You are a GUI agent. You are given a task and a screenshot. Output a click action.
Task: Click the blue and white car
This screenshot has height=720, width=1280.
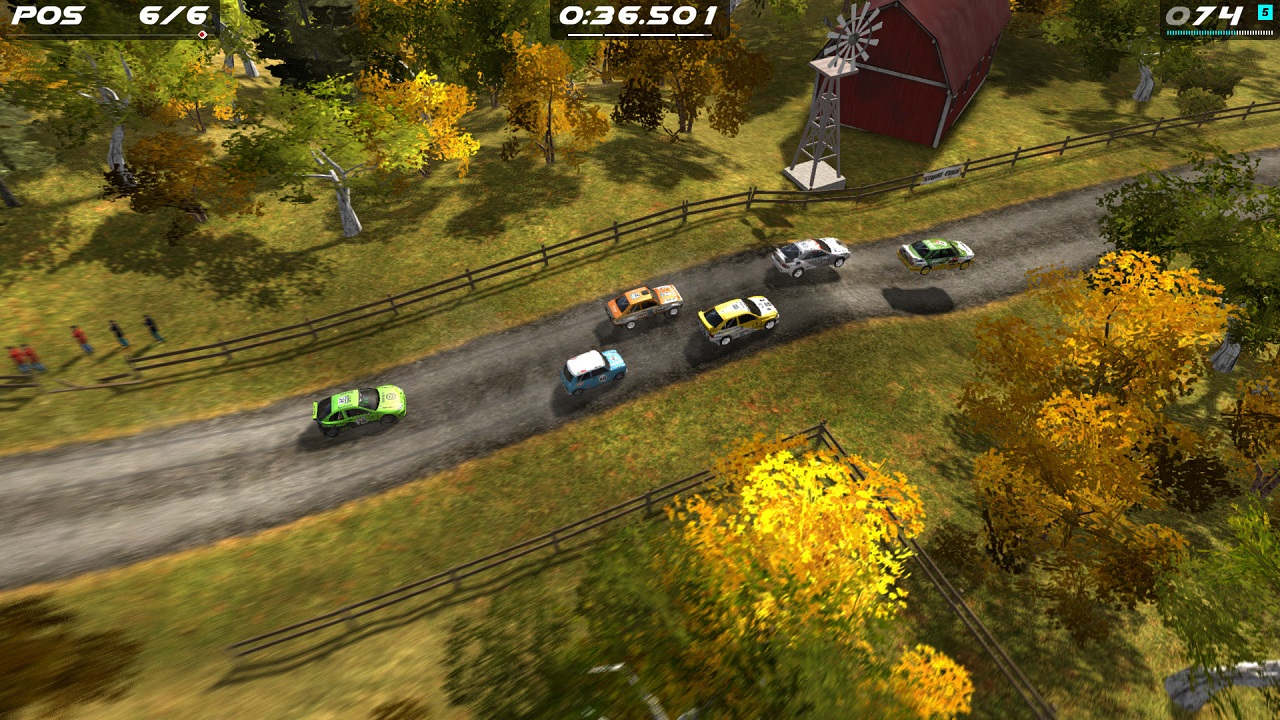590,370
